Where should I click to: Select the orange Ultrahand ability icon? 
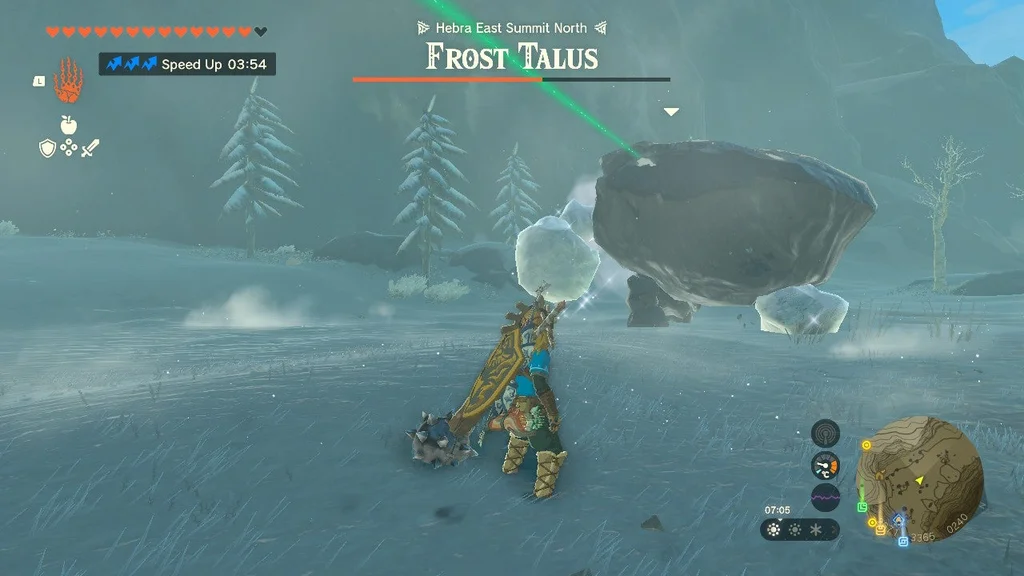pyautogui.click(x=67, y=80)
